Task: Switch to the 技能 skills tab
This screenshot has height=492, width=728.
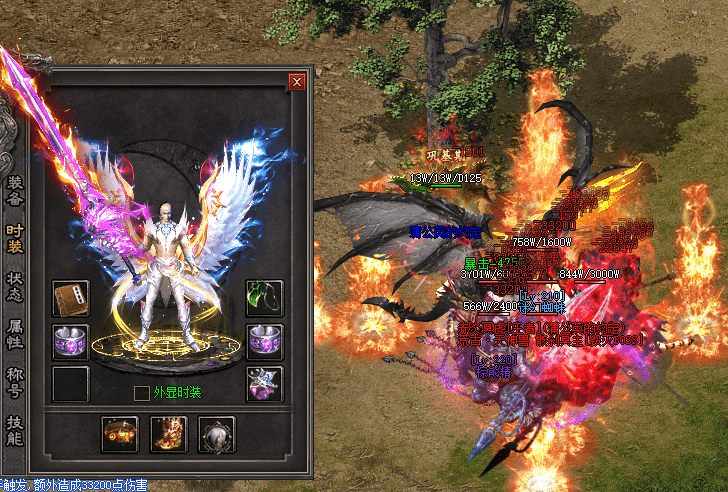Action: [x=15, y=428]
